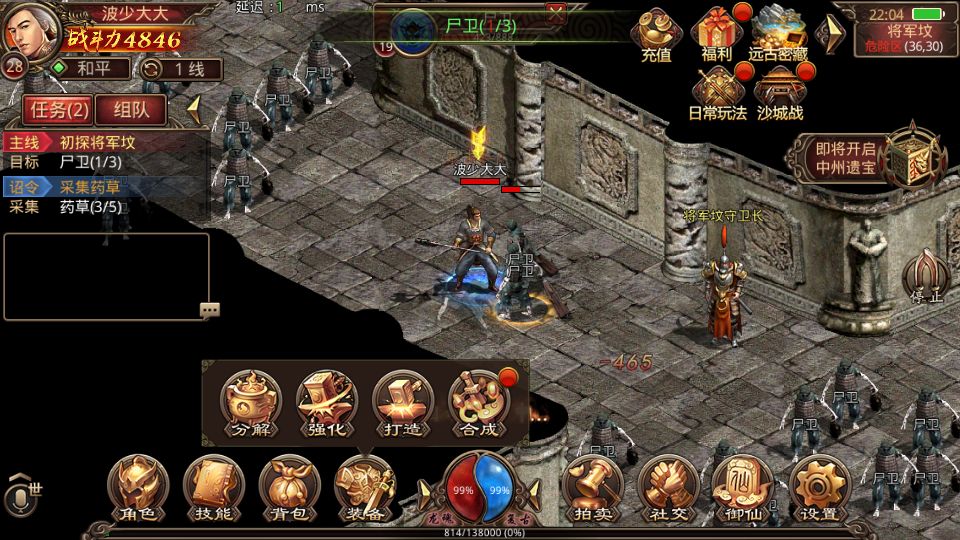This screenshot has width=960, height=540.
Task: Open the 社交 social menu
Action: click(667, 487)
